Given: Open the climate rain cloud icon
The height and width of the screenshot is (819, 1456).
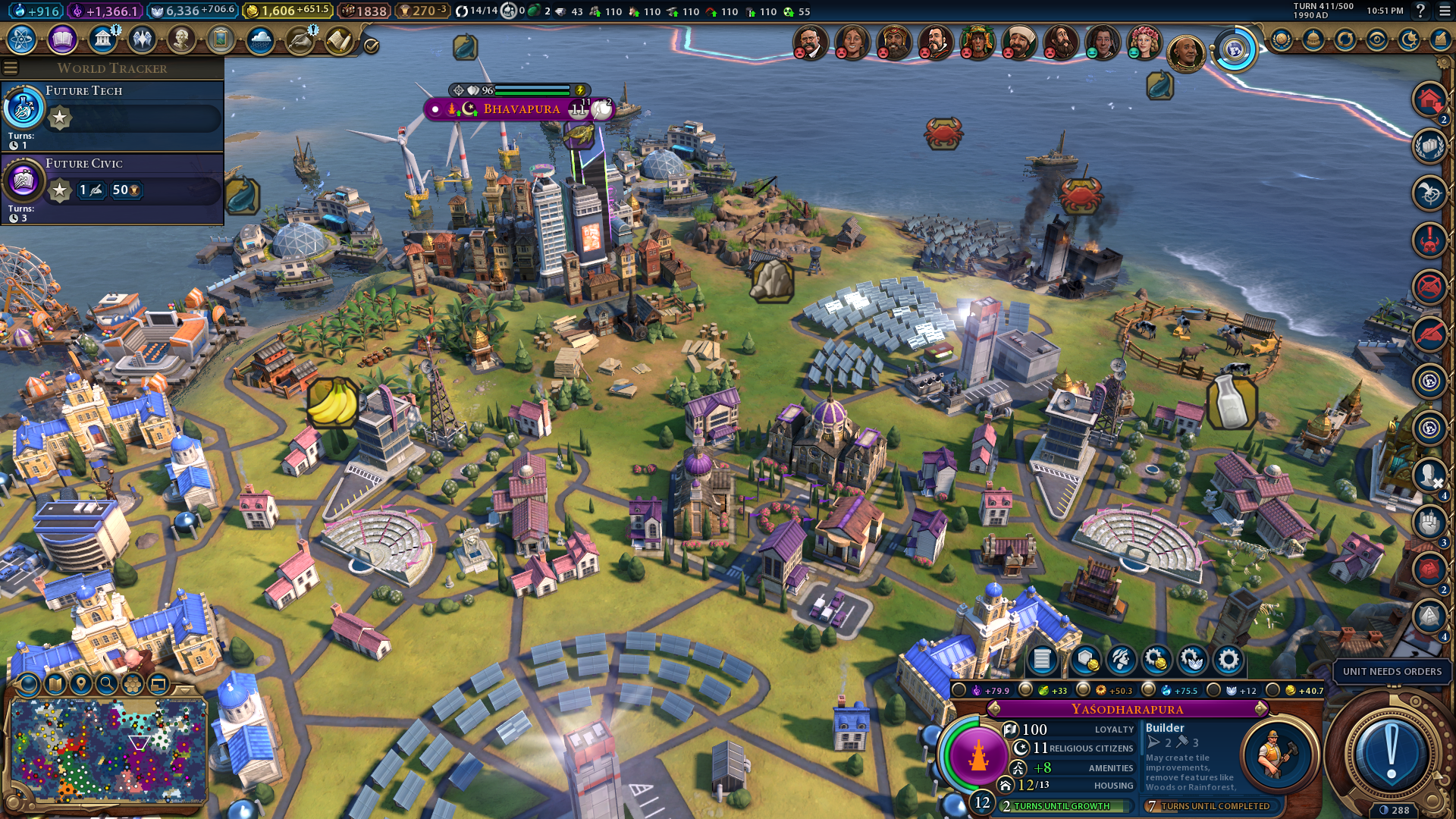Looking at the screenshot, I should pos(260,39).
